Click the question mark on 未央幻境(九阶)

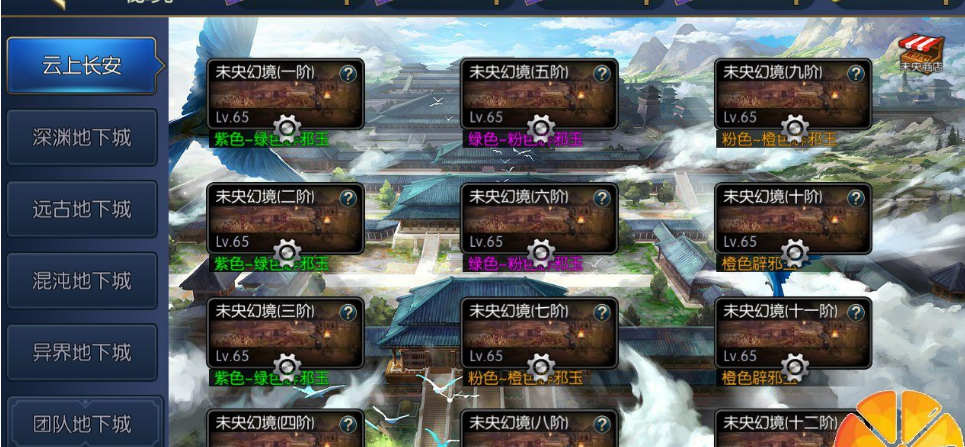click(x=856, y=73)
